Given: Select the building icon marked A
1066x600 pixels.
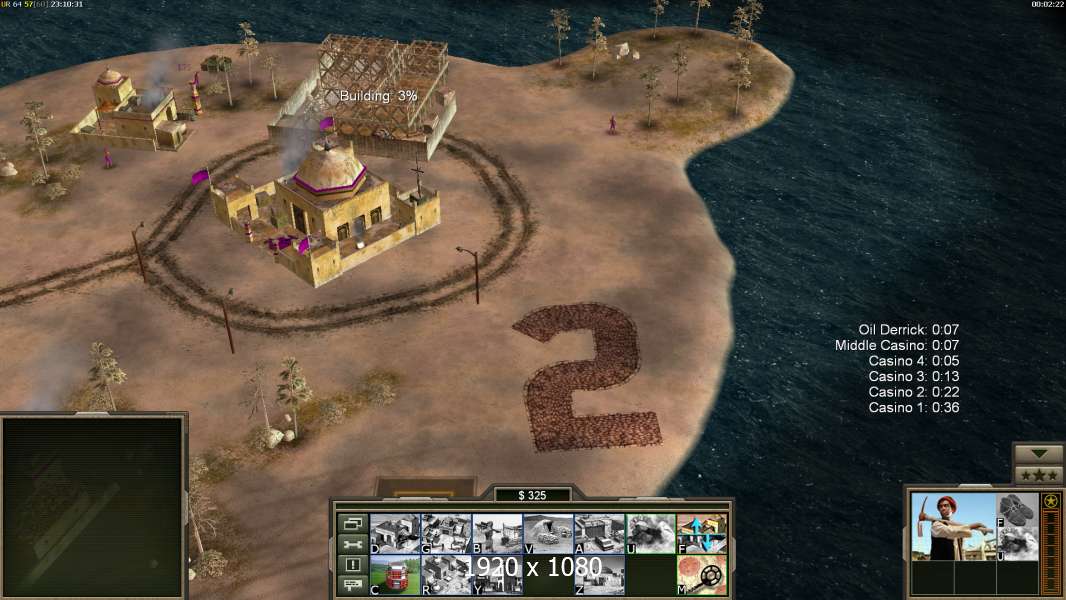Looking at the screenshot, I should [599, 533].
